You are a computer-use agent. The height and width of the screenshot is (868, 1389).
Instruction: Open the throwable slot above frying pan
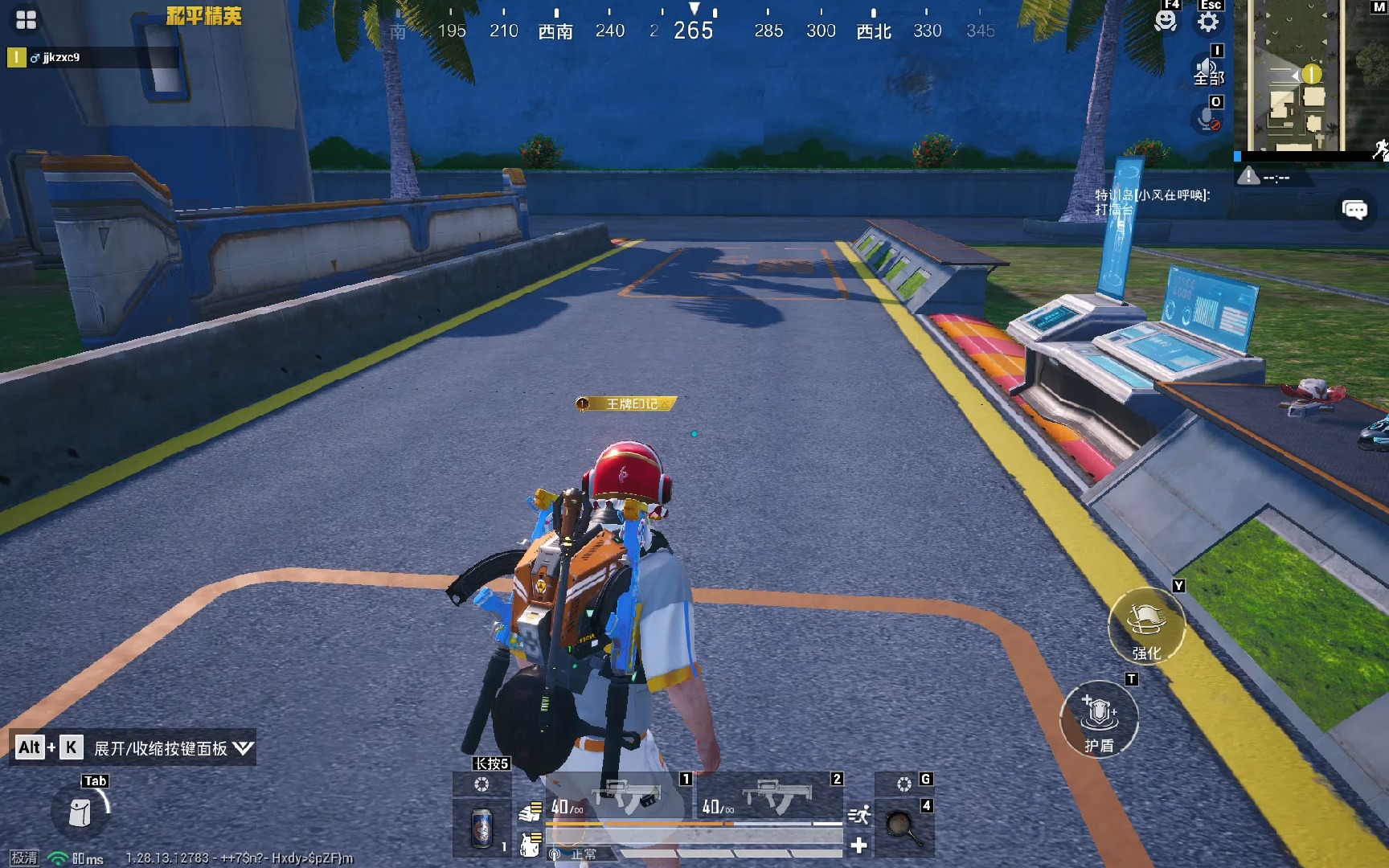point(903,784)
